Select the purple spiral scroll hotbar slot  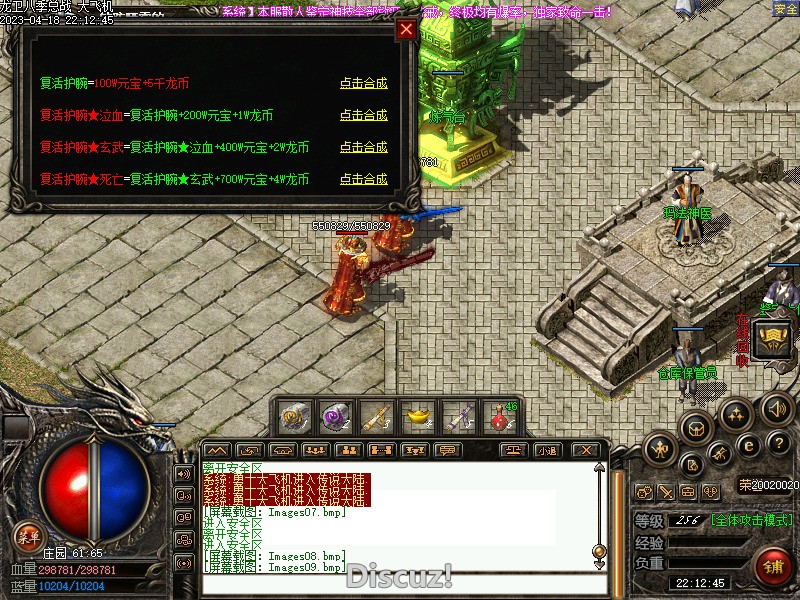click(x=334, y=415)
